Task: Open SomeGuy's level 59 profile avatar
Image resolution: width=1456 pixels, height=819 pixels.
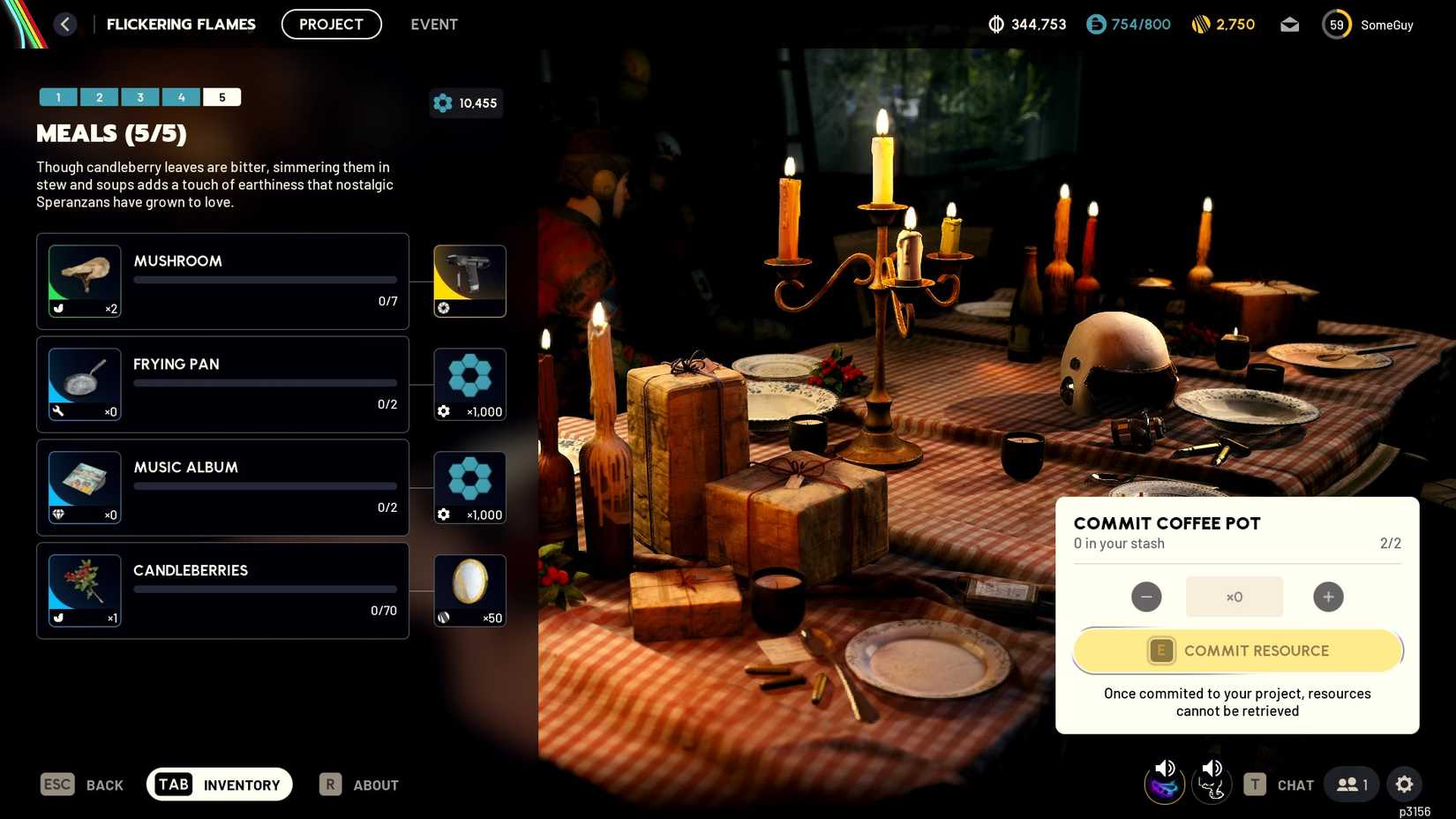Action: pyautogui.click(x=1336, y=24)
